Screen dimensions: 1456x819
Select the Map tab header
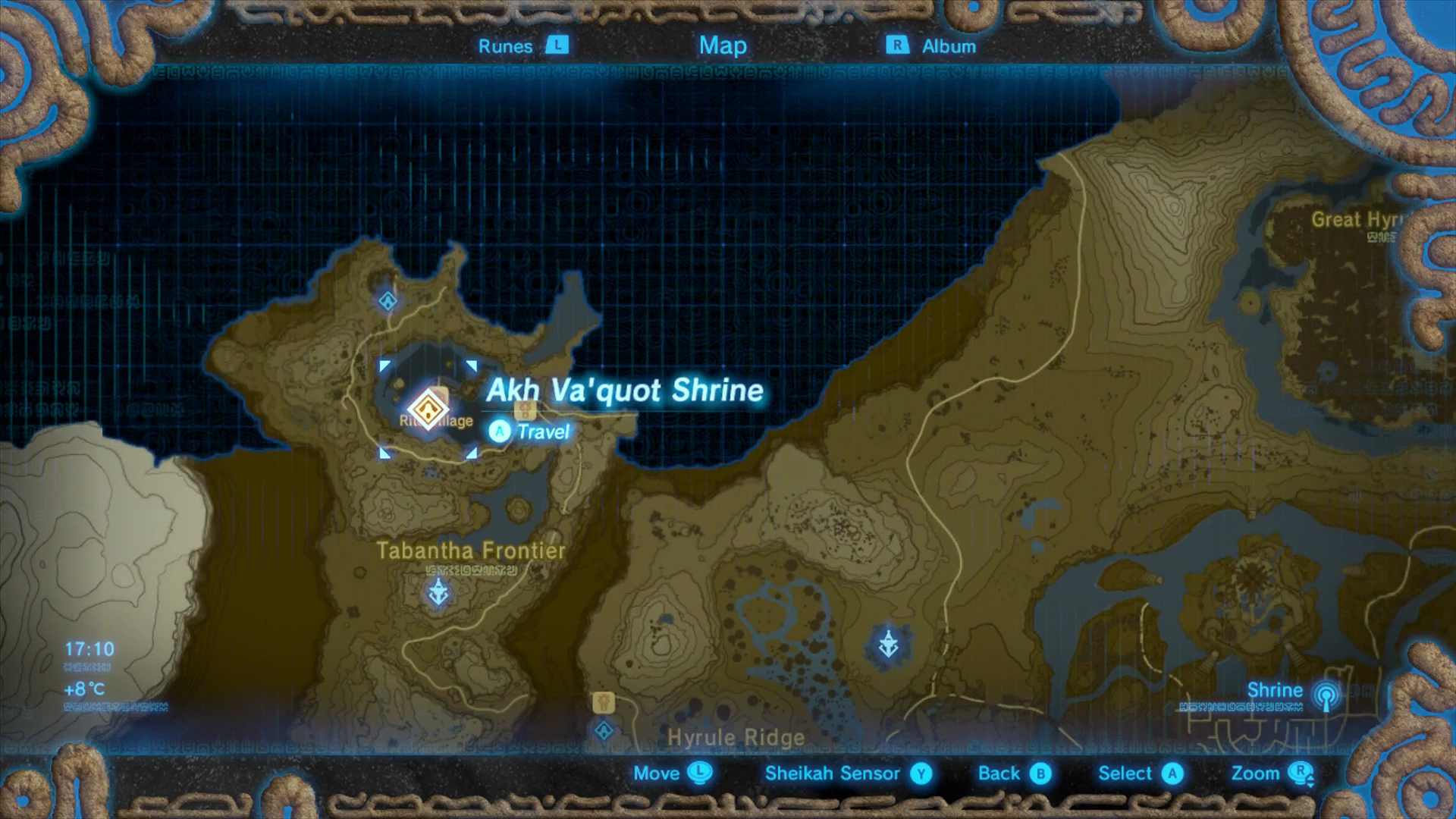tap(722, 45)
